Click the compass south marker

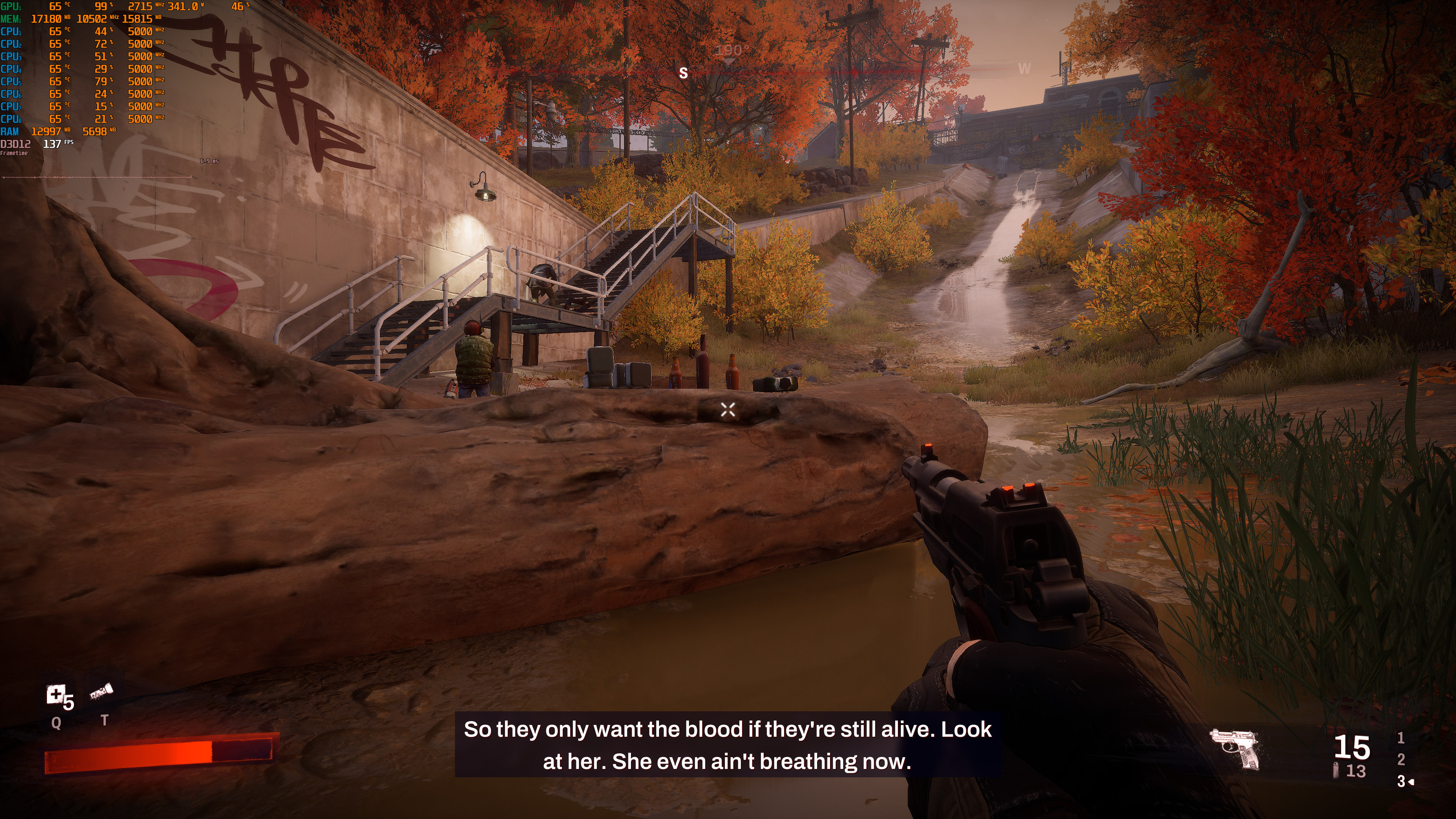pyautogui.click(x=683, y=73)
